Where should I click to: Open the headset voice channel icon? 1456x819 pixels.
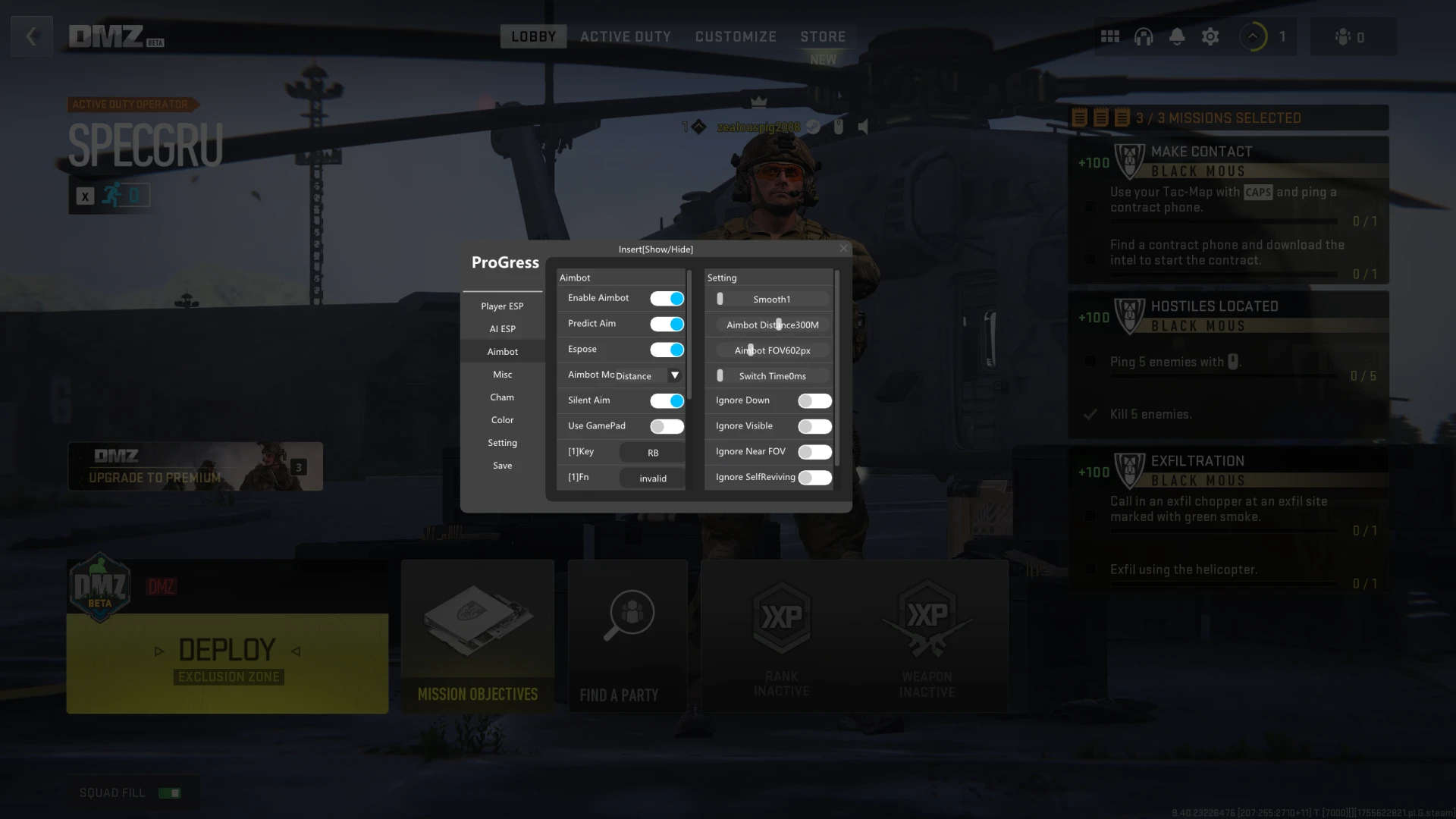(x=1144, y=36)
